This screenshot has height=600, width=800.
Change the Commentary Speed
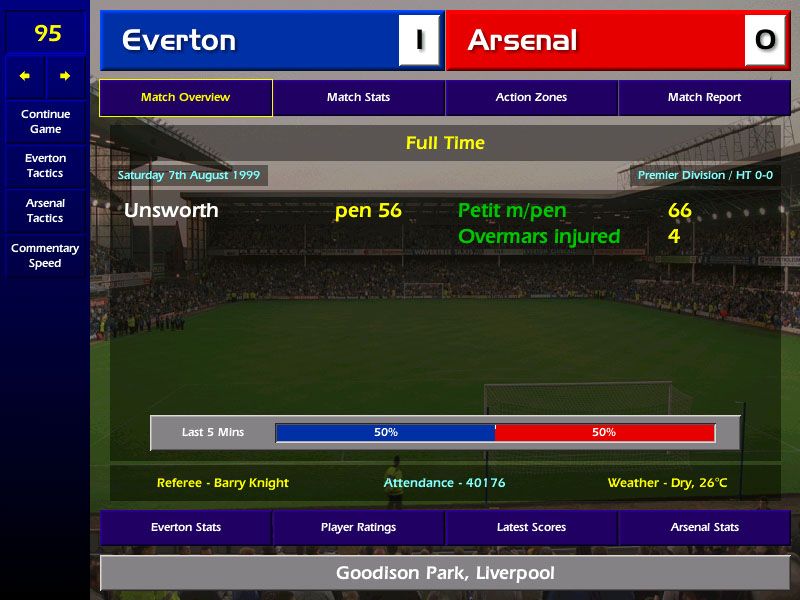point(45,255)
